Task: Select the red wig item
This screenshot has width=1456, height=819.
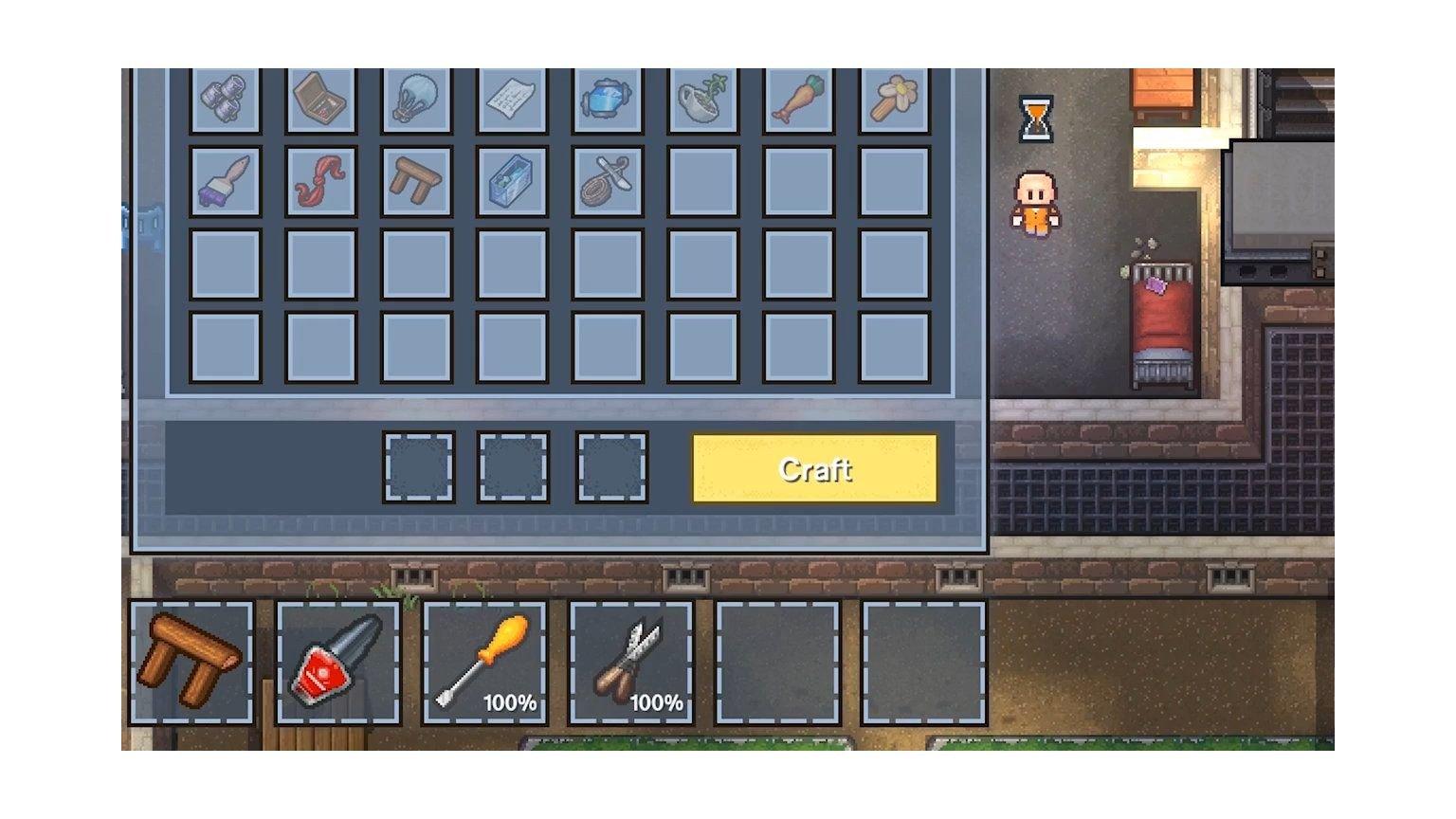Action: click(321, 181)
